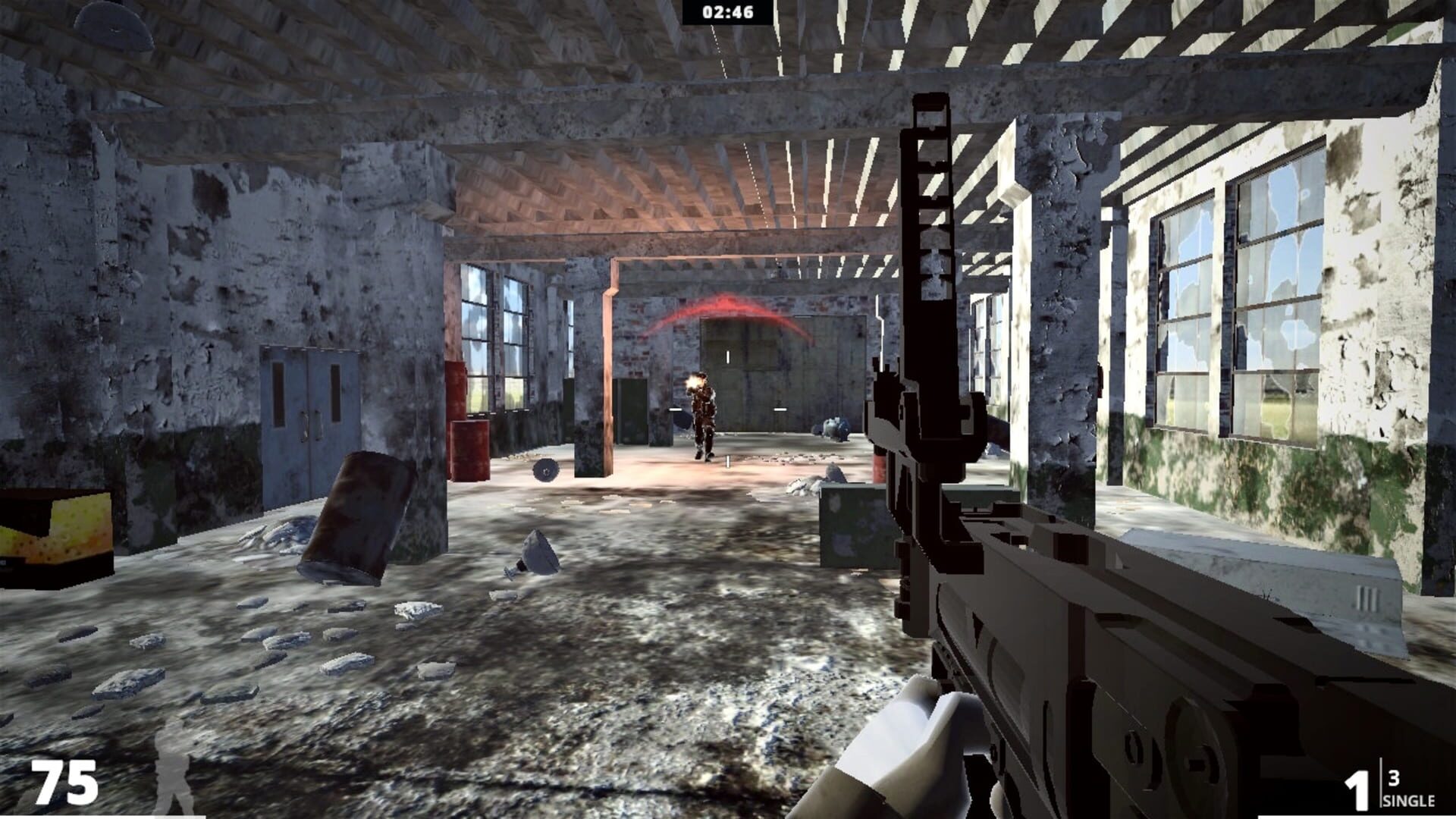Image resolution: width=1456 pixels, height=819 pixels.
Task: Toggle fire mode by clicking SINGLE label
Action: coord(1408,801)
